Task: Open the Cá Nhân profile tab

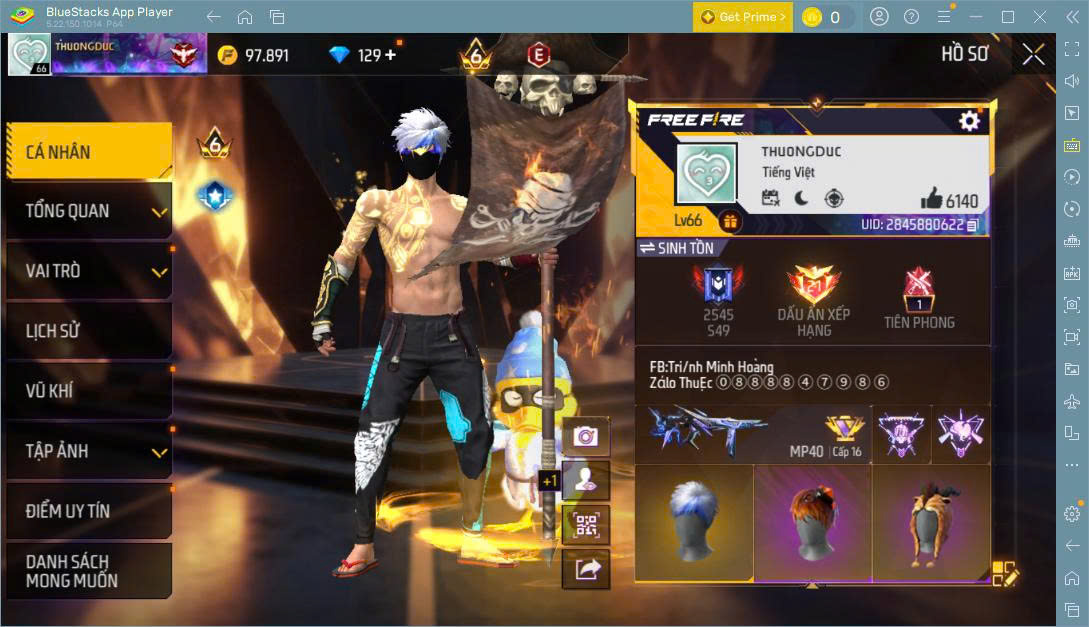Action: click(88, 152)
